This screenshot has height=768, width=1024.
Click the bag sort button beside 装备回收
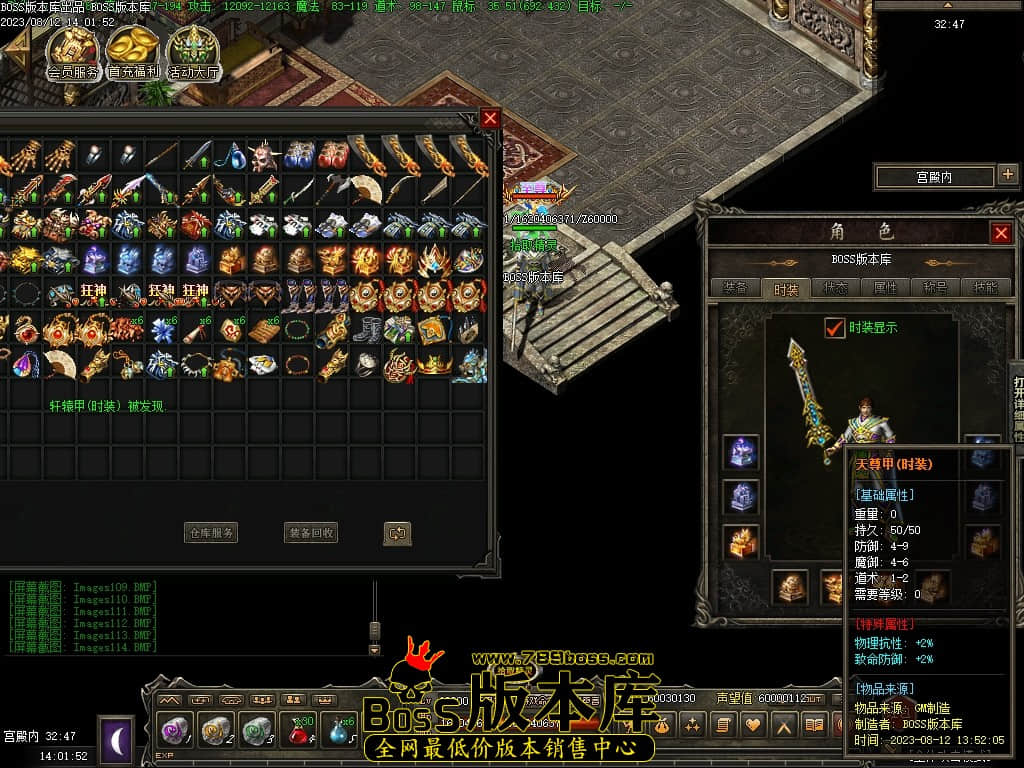point(397,533)
